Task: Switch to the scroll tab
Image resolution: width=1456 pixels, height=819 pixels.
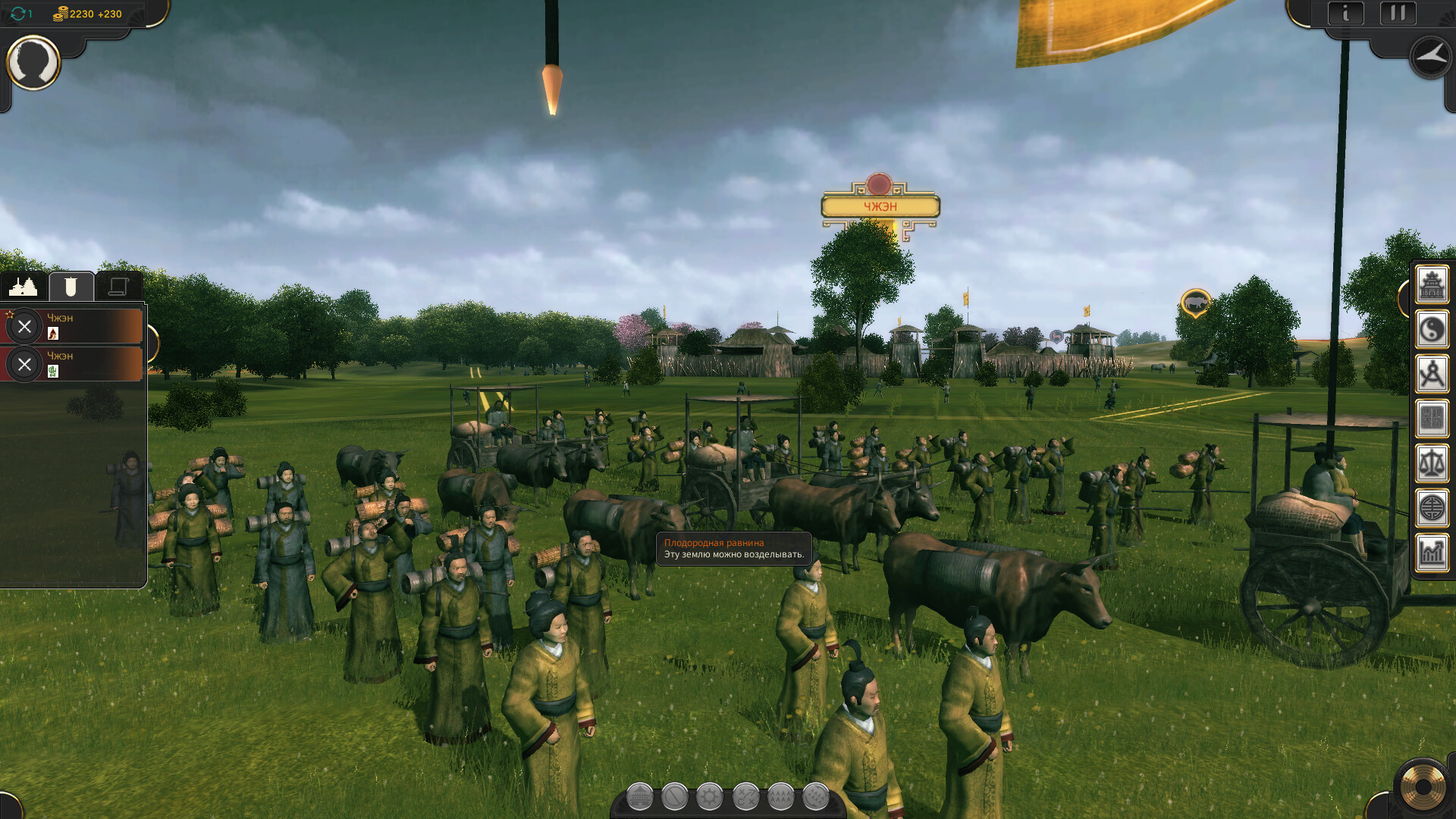Action: (118, 287)
